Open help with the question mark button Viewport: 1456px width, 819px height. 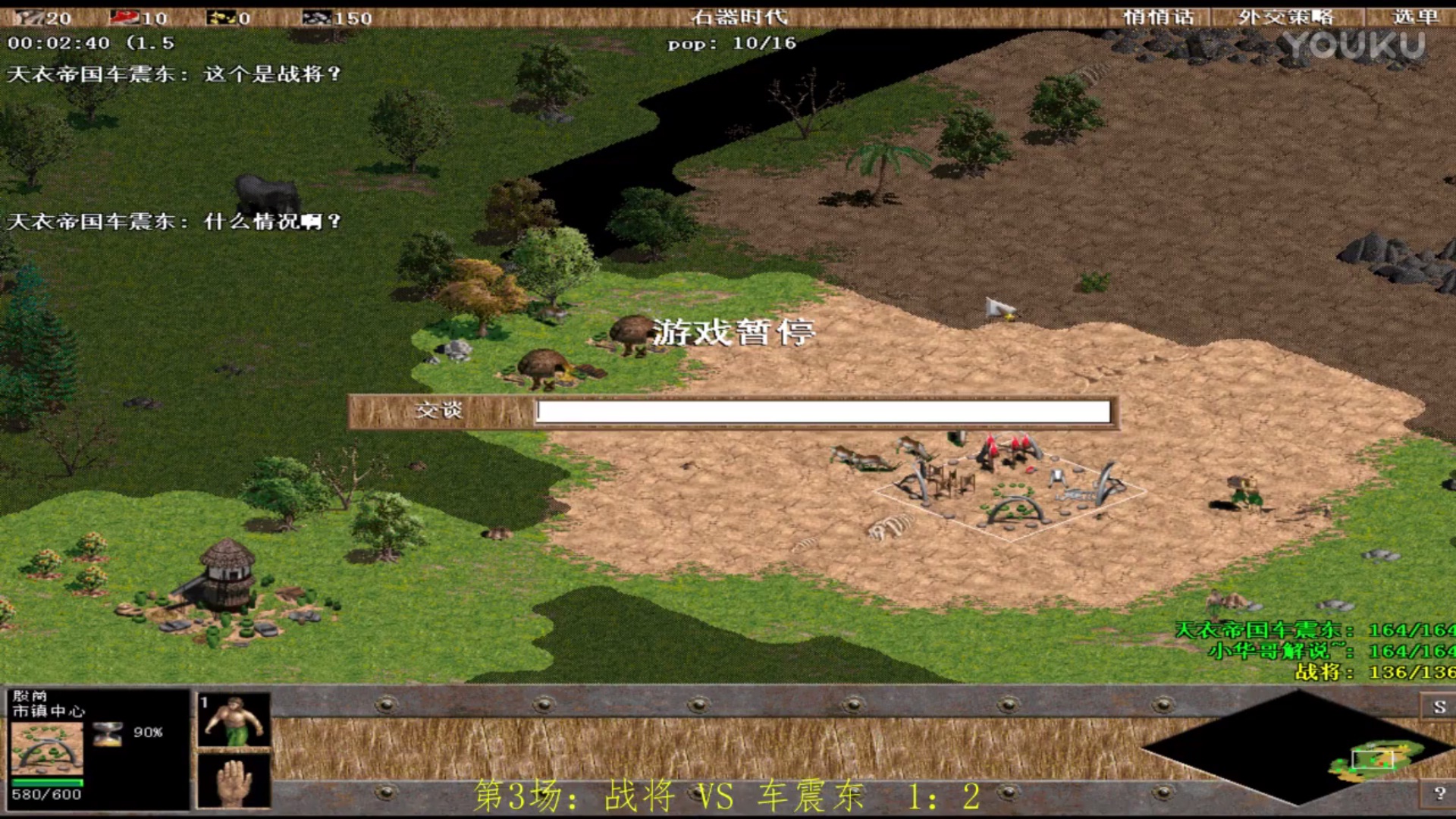[1439, 793]
